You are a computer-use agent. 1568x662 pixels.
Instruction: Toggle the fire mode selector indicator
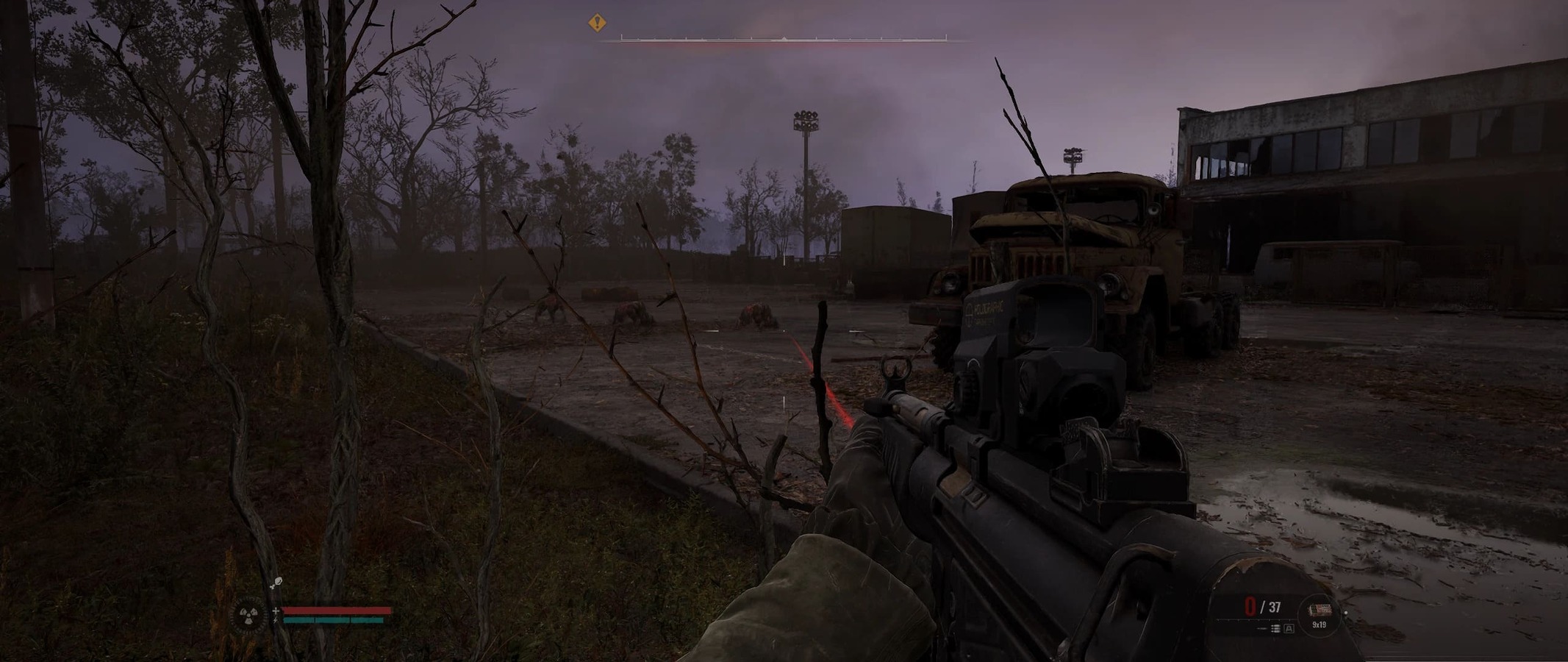[1289, 629]
